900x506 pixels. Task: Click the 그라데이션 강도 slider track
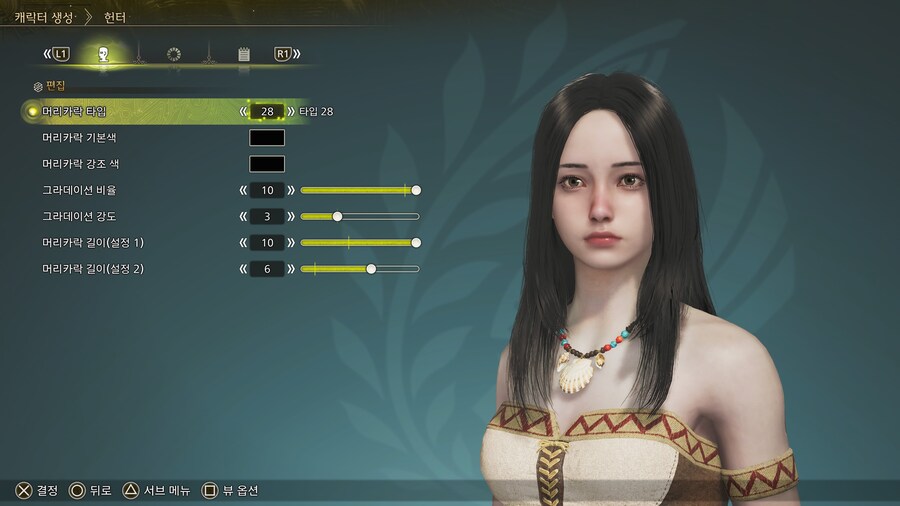coord(359,216)
